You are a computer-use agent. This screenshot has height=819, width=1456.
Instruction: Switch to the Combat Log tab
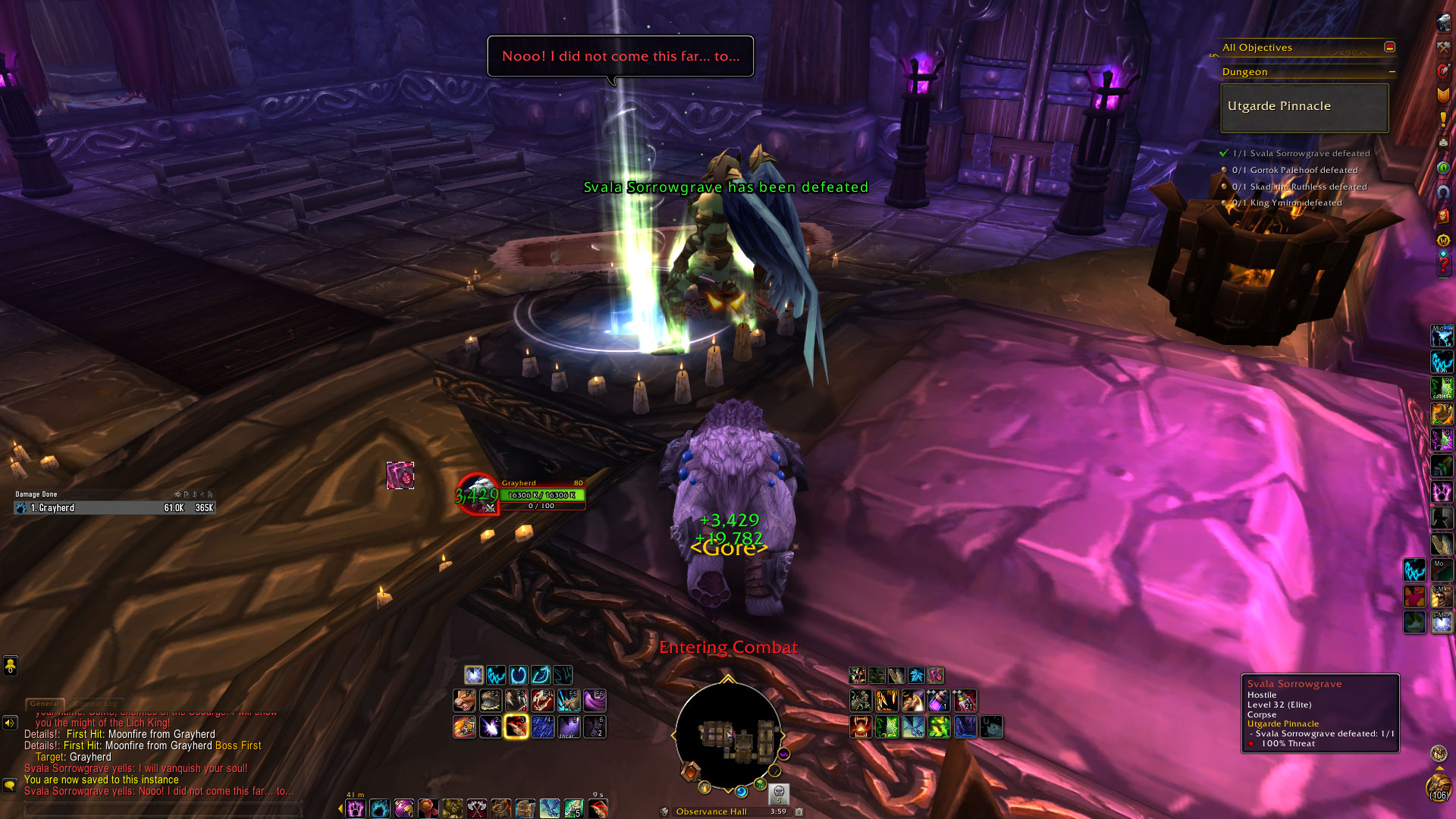tap(95, 704)
